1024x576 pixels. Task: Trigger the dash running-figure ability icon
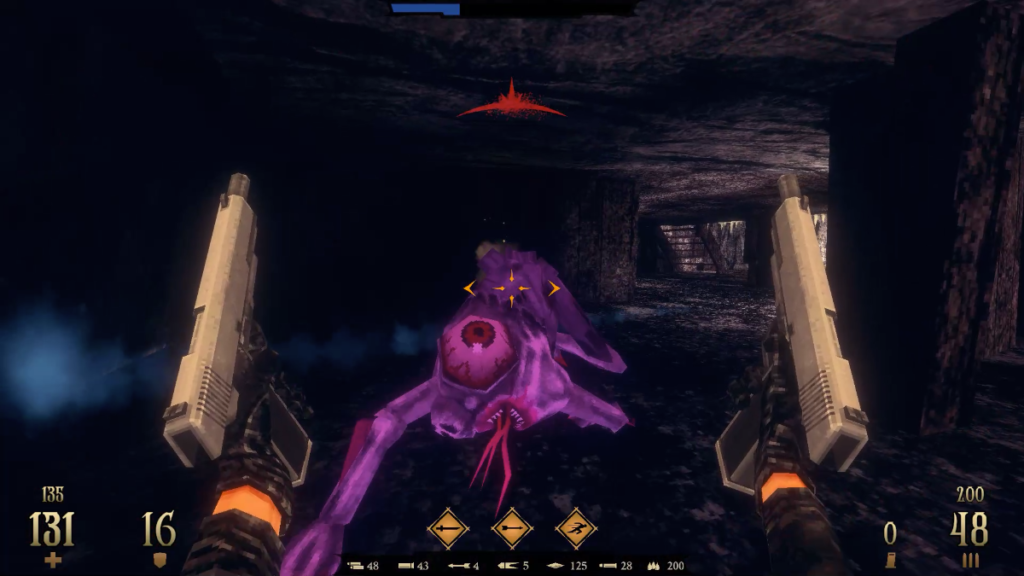(576, 528)
